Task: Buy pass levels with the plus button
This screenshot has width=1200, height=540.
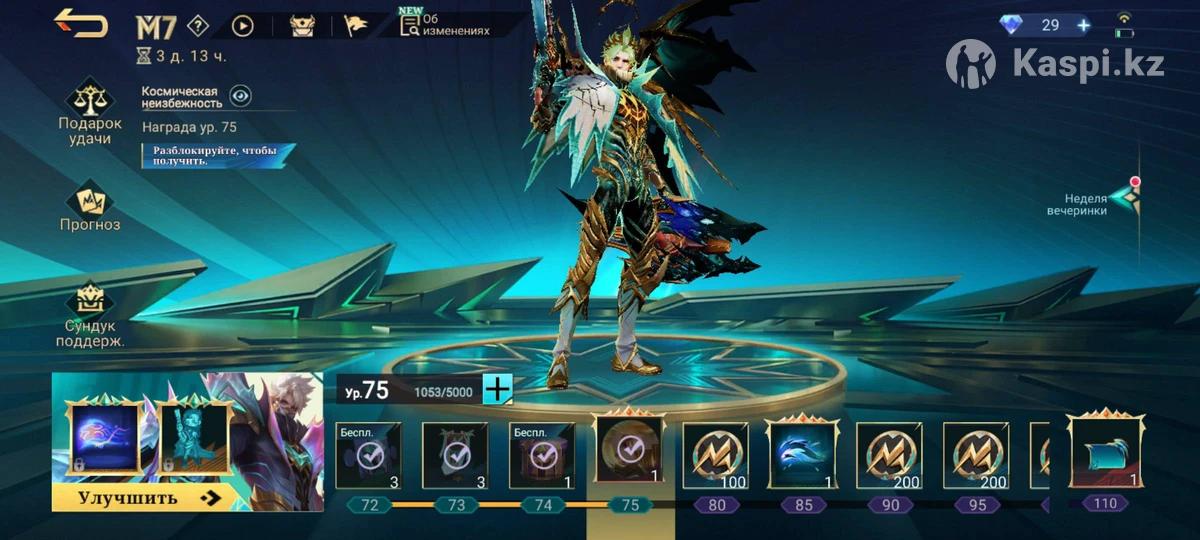Action: tap(497, 389)
